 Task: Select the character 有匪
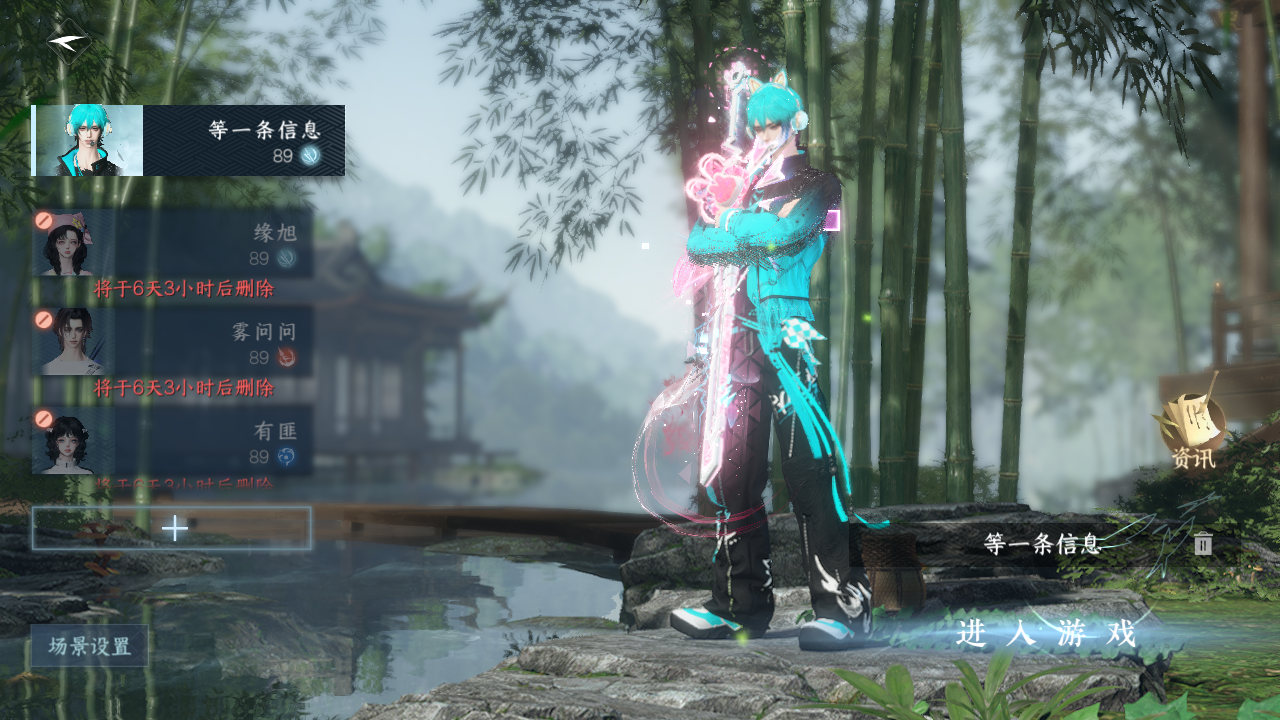[172, 440]
